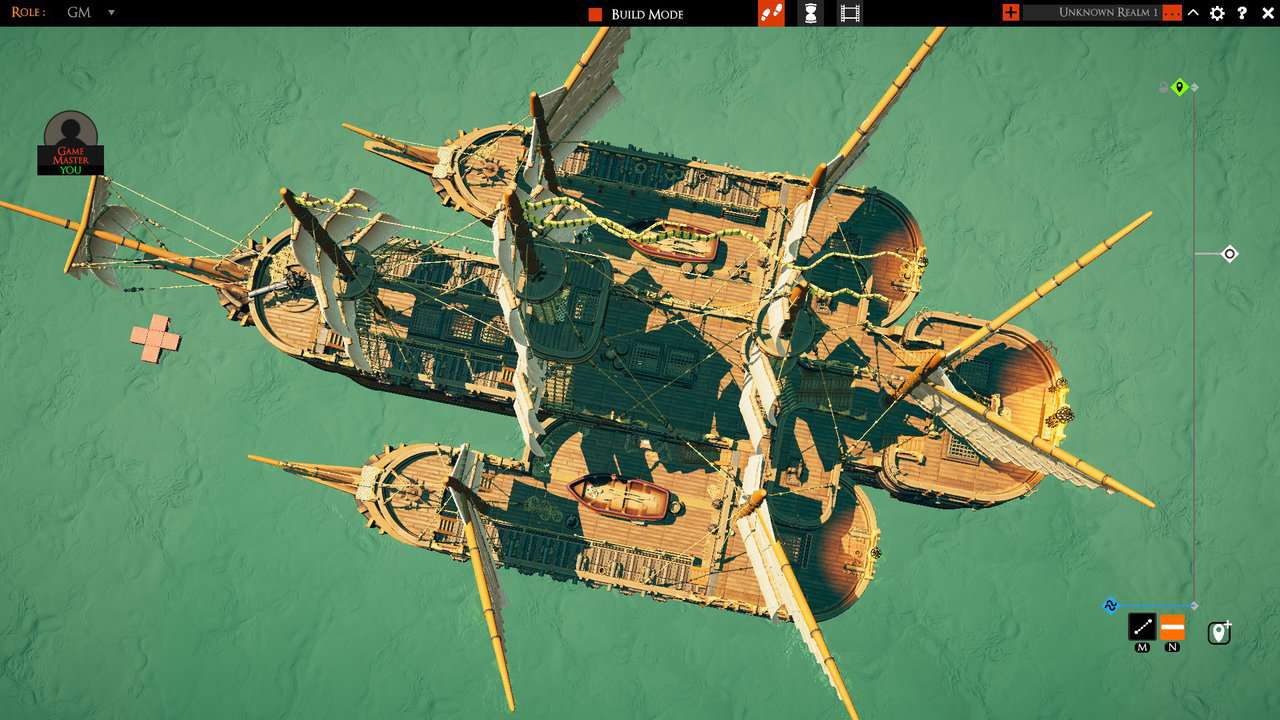Image resolution: width=1280 pixels, height=720 pixels.
Task: Select the orange slab tool labeled N
Action: 1171,628
